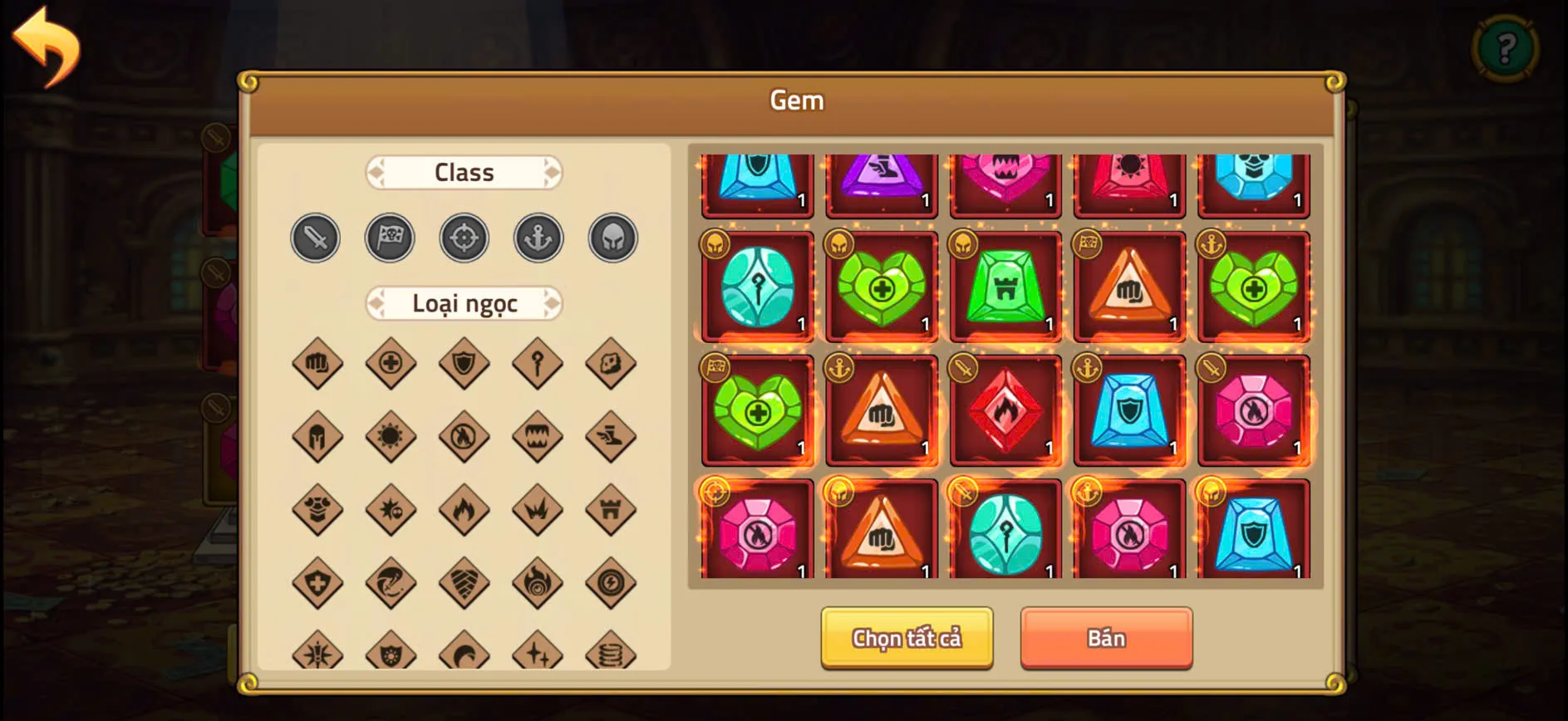Viewport: 1568px width, 721px height.
Task: Toggle the castle gem type filter
Action: click(x=612, y=509)
